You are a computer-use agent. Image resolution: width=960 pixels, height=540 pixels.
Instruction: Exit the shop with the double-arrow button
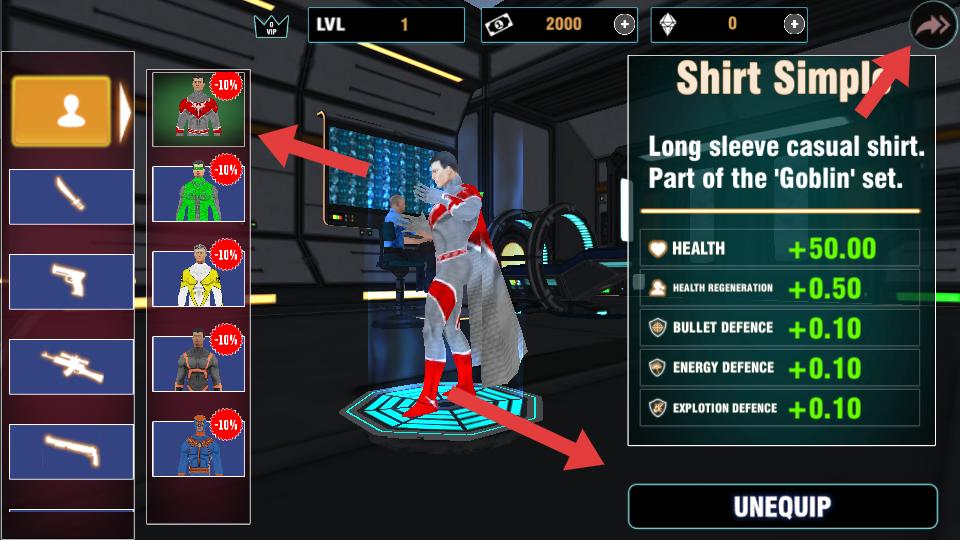[x=933, y=26]
